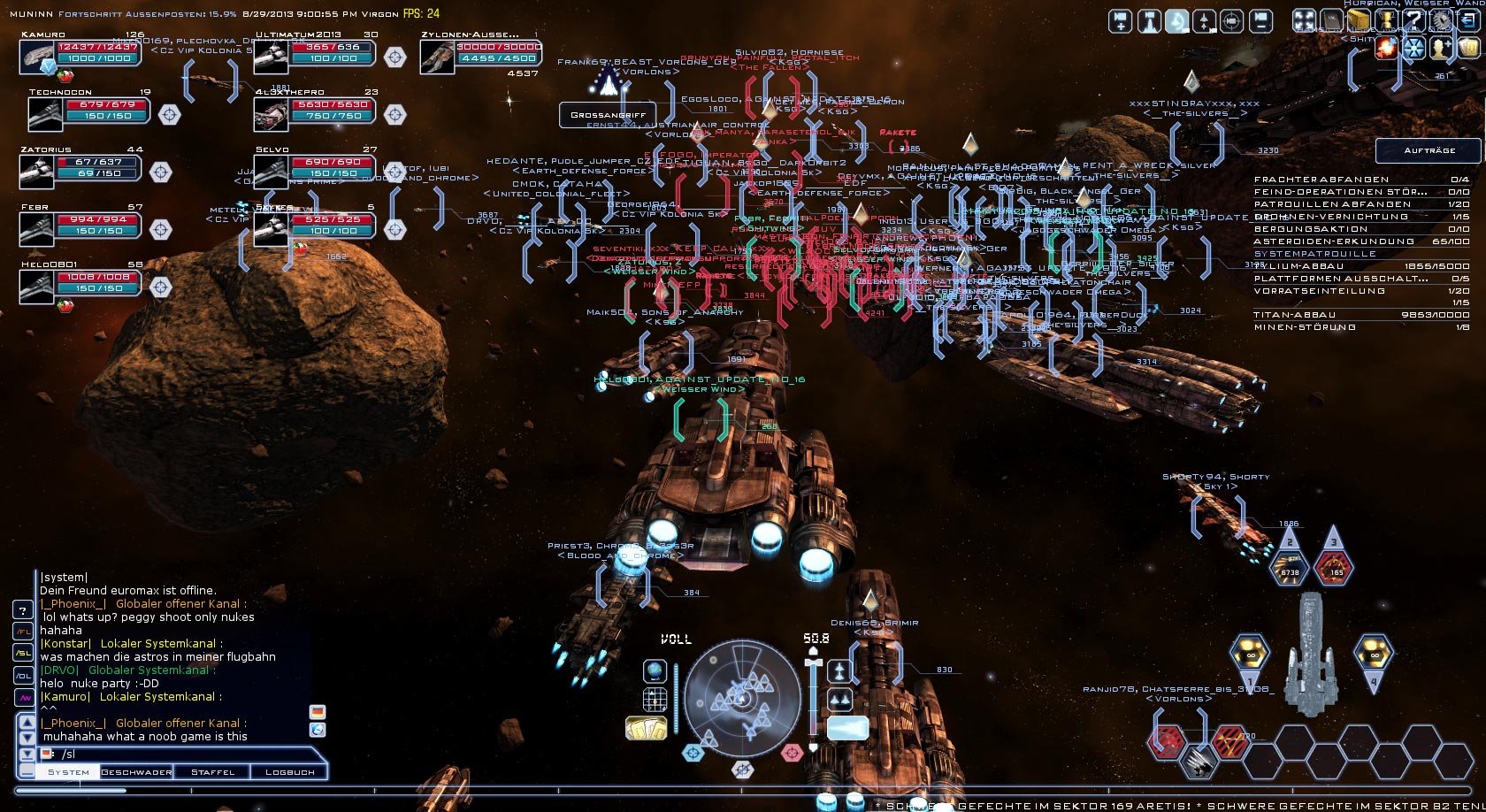Screen dimensions: 1486x812
Task: Open the globe sector map icon
Action: [x=655, y=670]
